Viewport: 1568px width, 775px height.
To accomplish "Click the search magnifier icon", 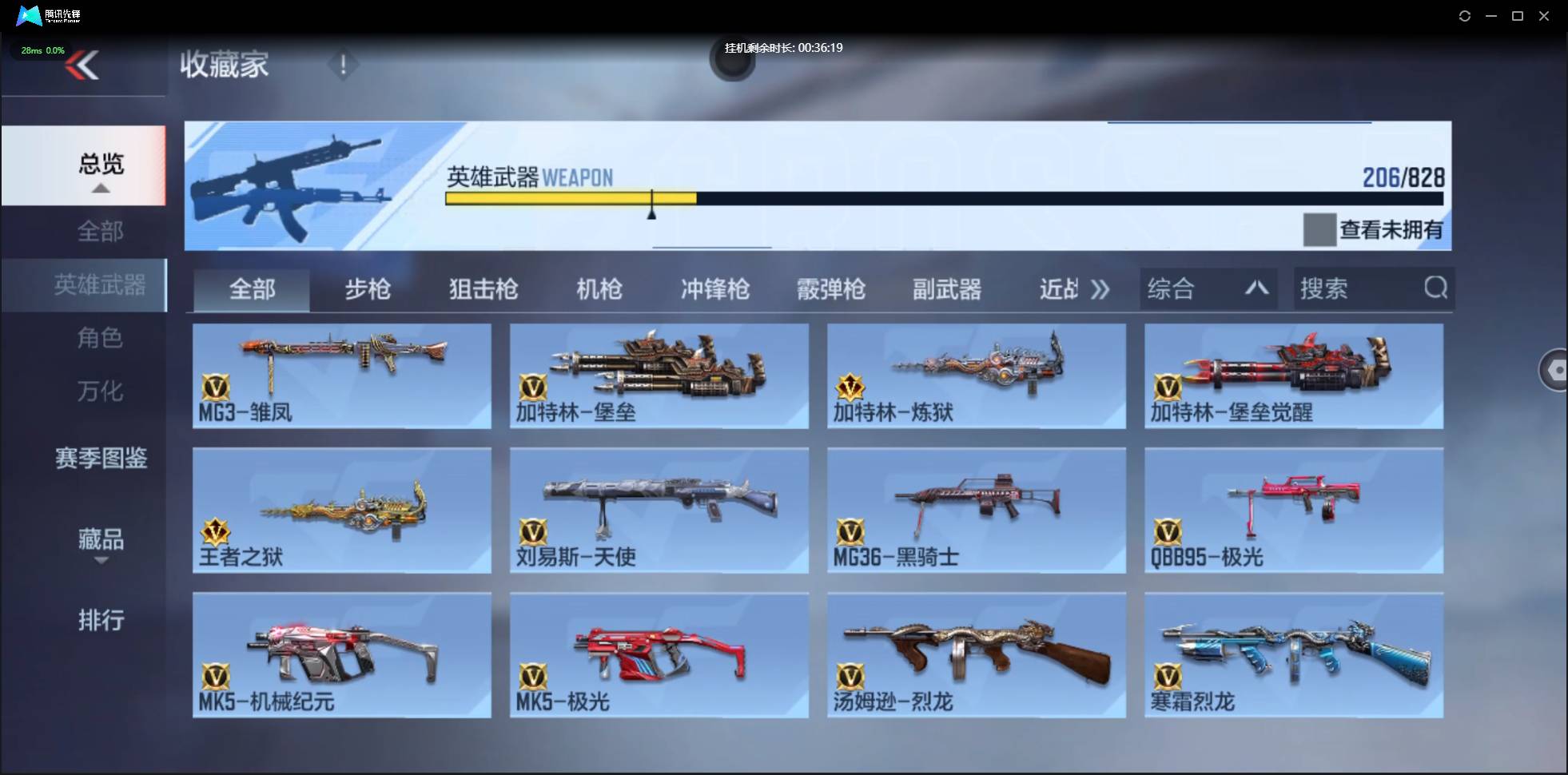I will (1436, 289).
